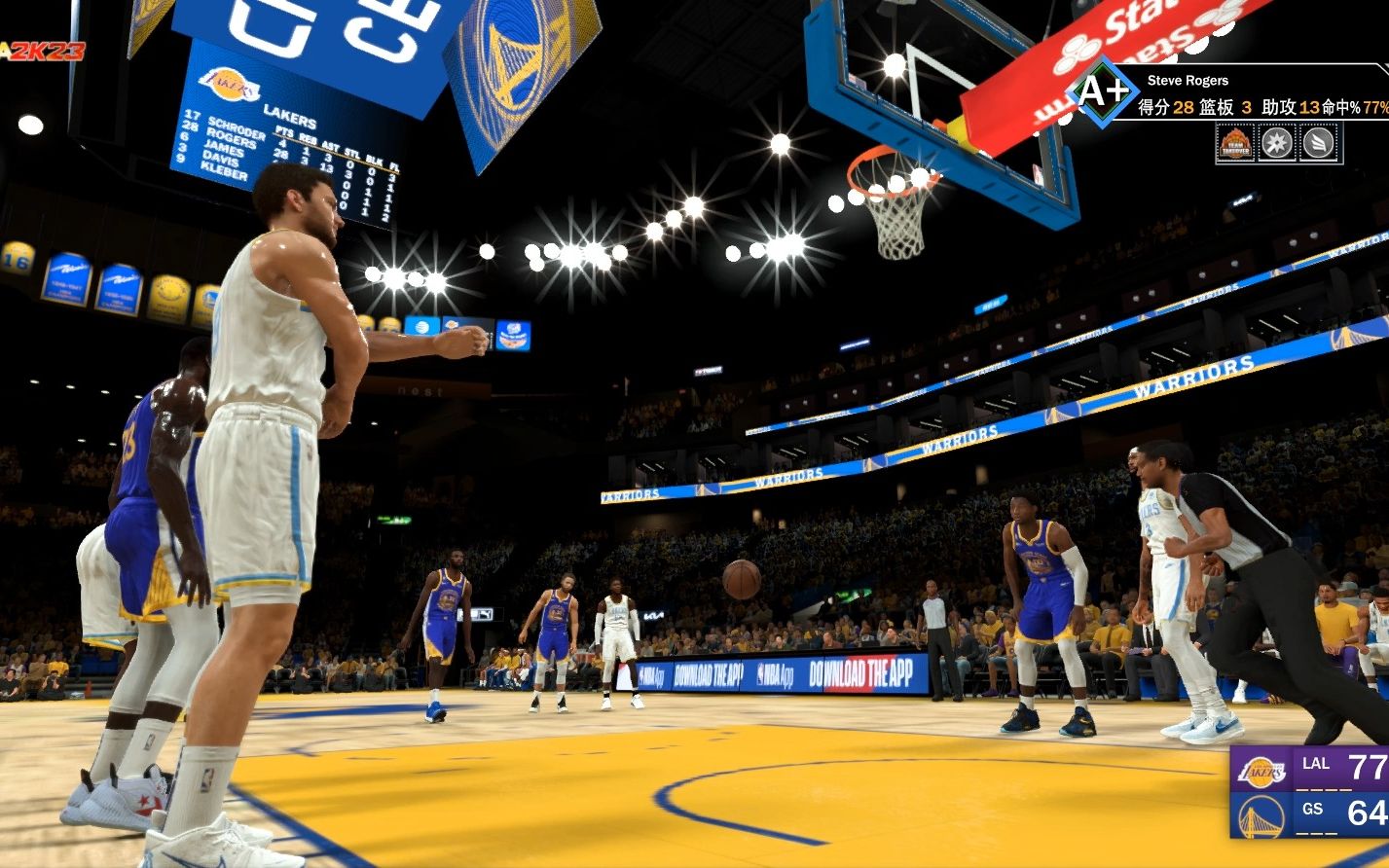
Task: Select the LAKERS tab on the scoreboard
Action: [x=290, y=118]
